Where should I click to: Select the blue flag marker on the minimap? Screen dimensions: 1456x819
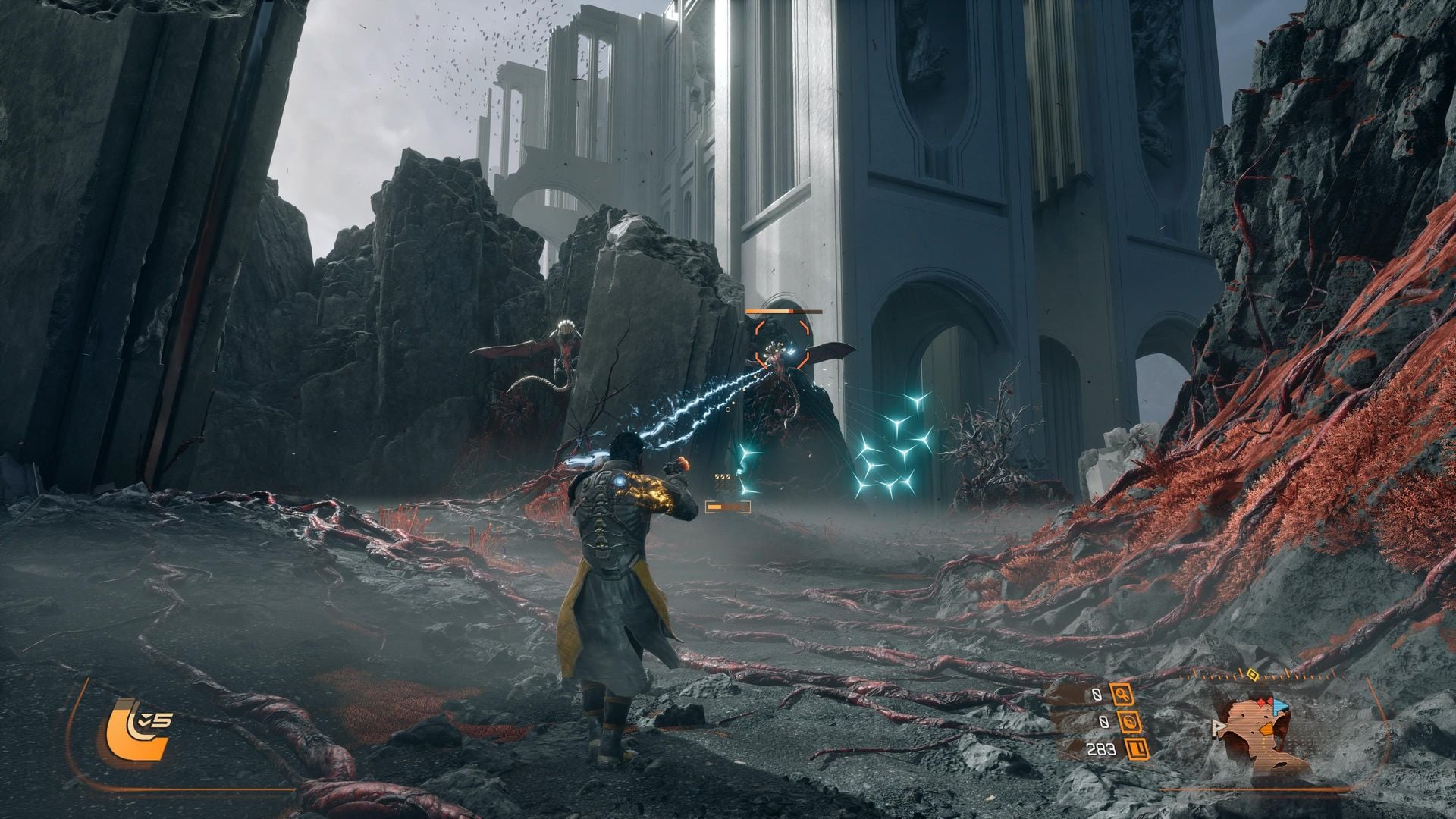[x=1281, y=706]
